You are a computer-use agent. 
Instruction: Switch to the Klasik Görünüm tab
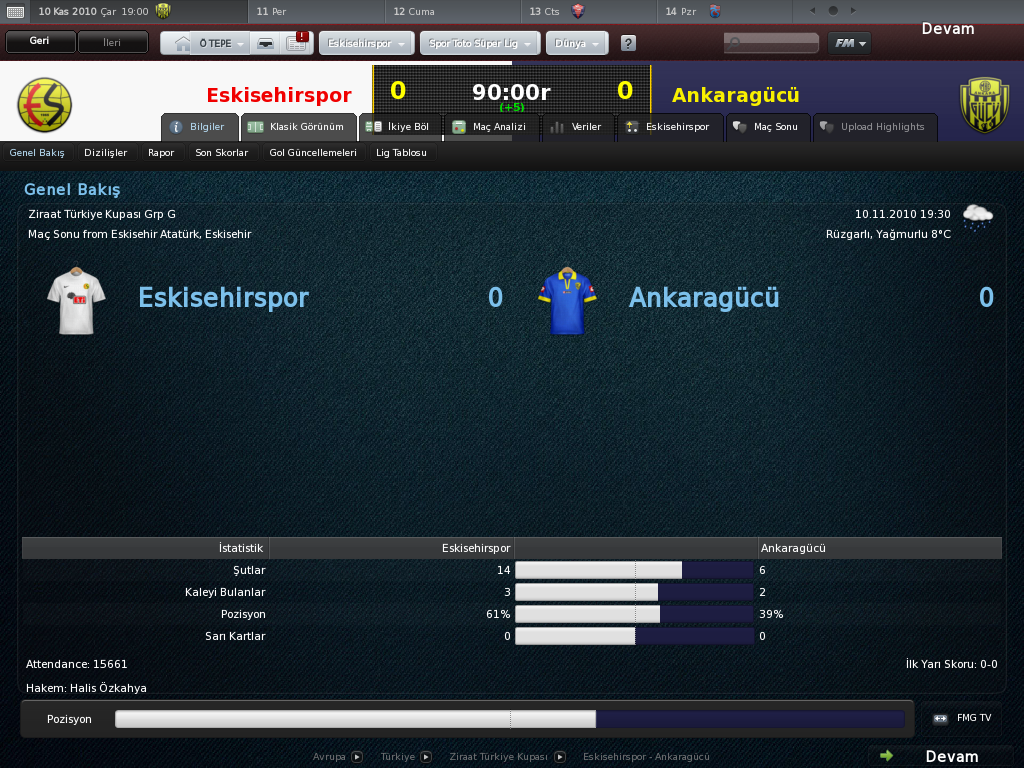(x=298, y=127)
